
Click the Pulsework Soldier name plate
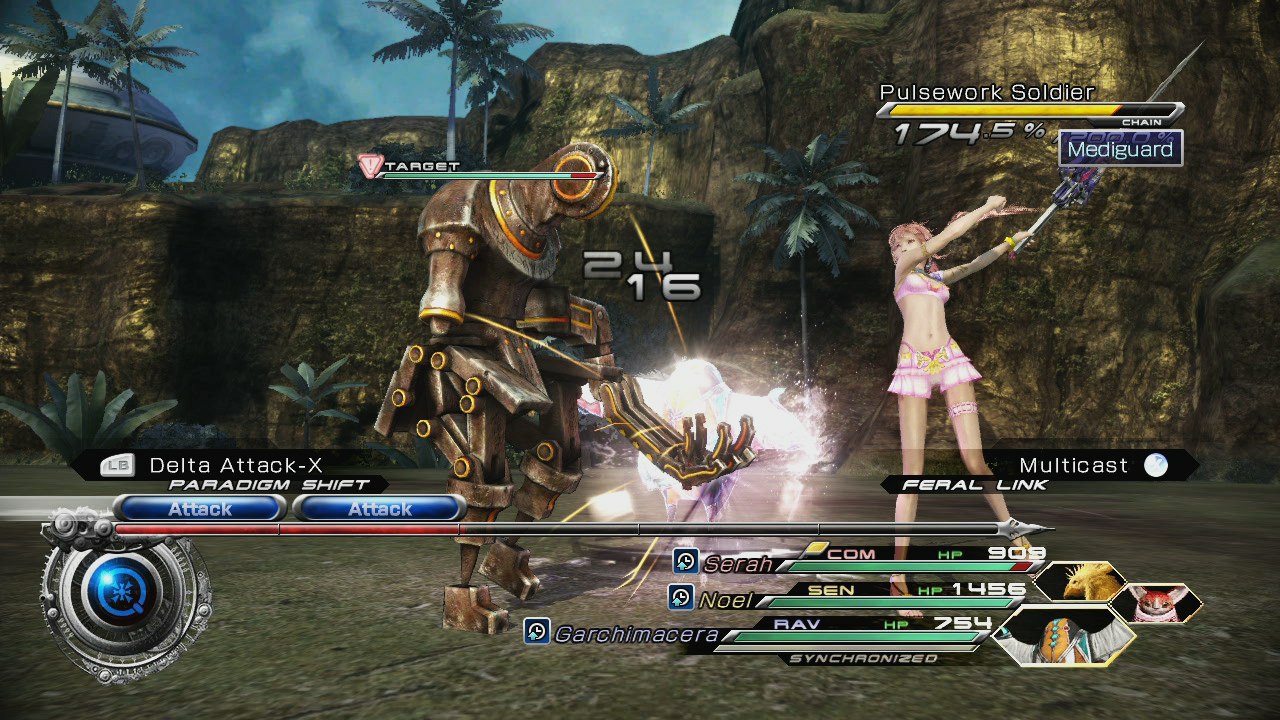pyautogui.click(x=988, y=92)
